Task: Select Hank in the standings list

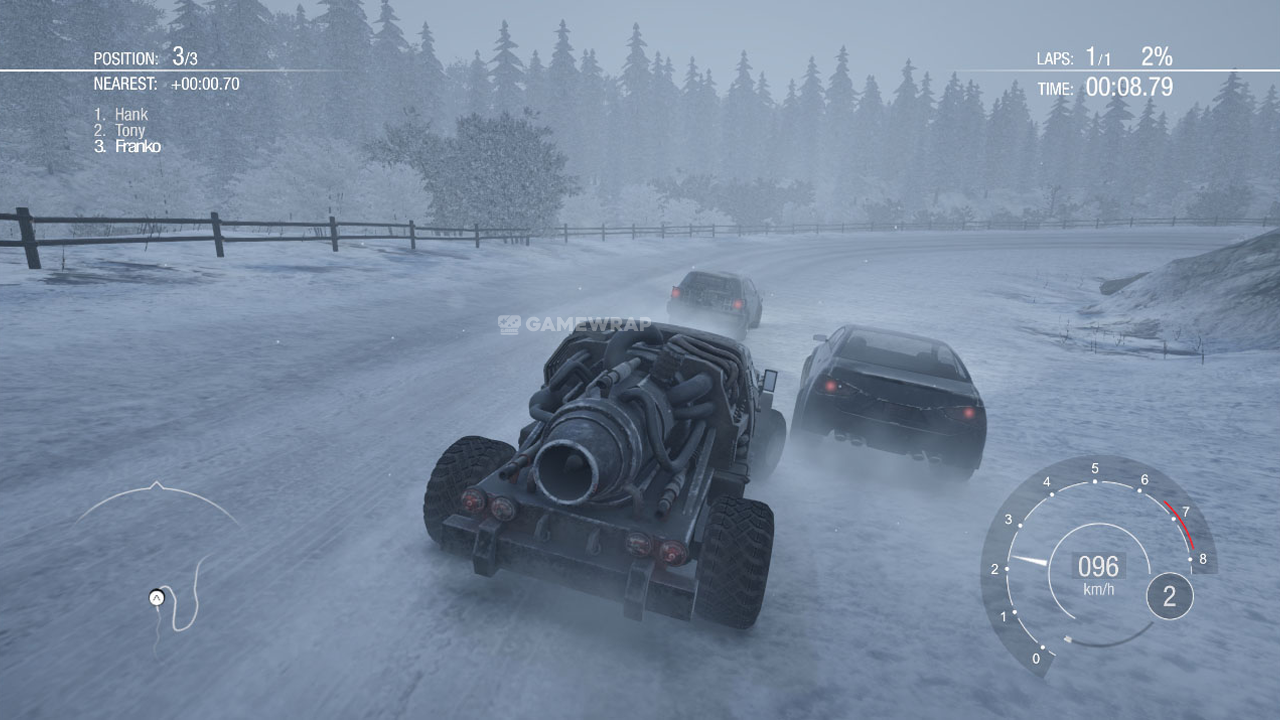Action: click(130, 115)
